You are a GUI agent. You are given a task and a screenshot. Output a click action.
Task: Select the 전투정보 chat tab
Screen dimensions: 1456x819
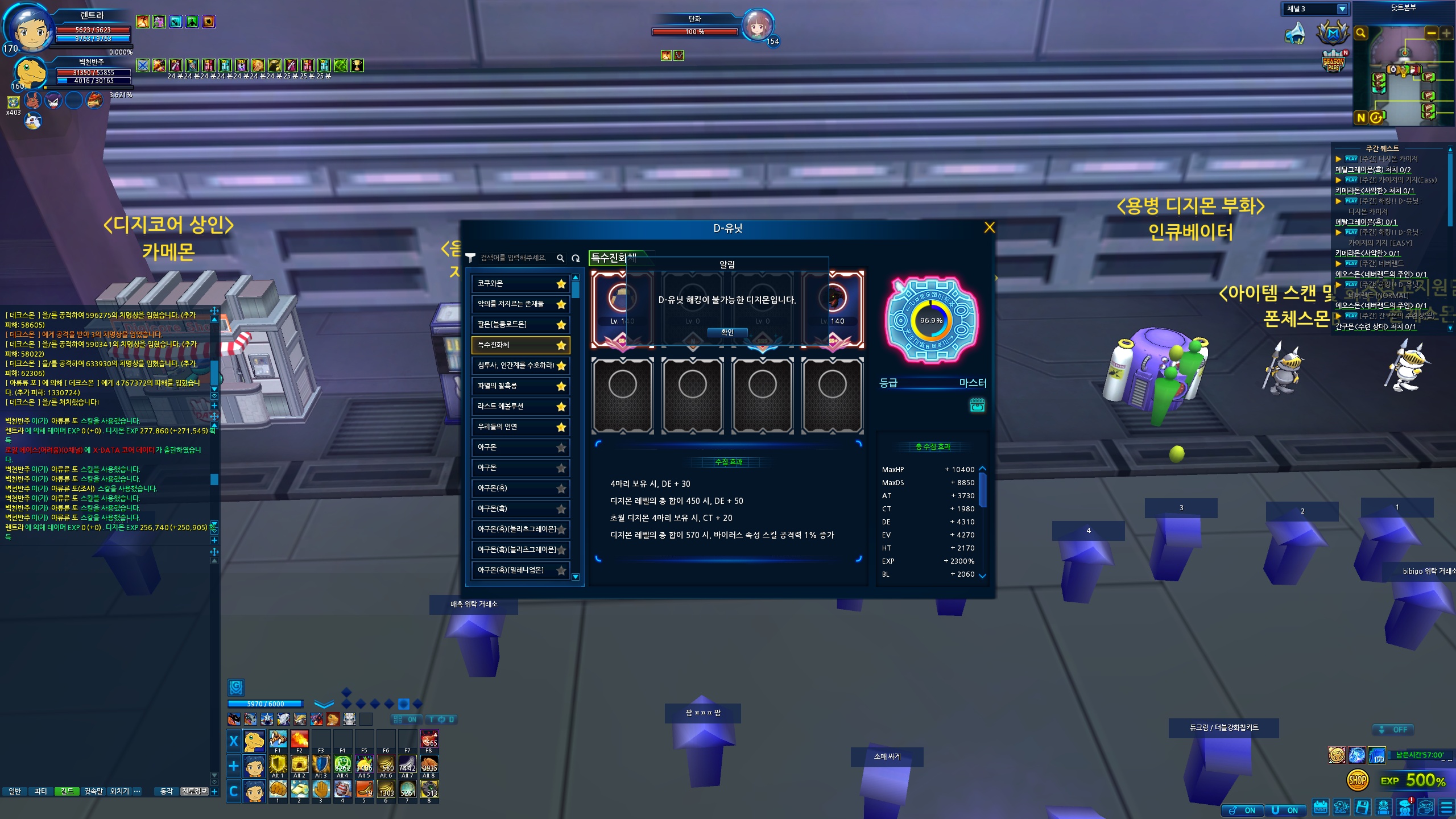[x=194, y=791]
